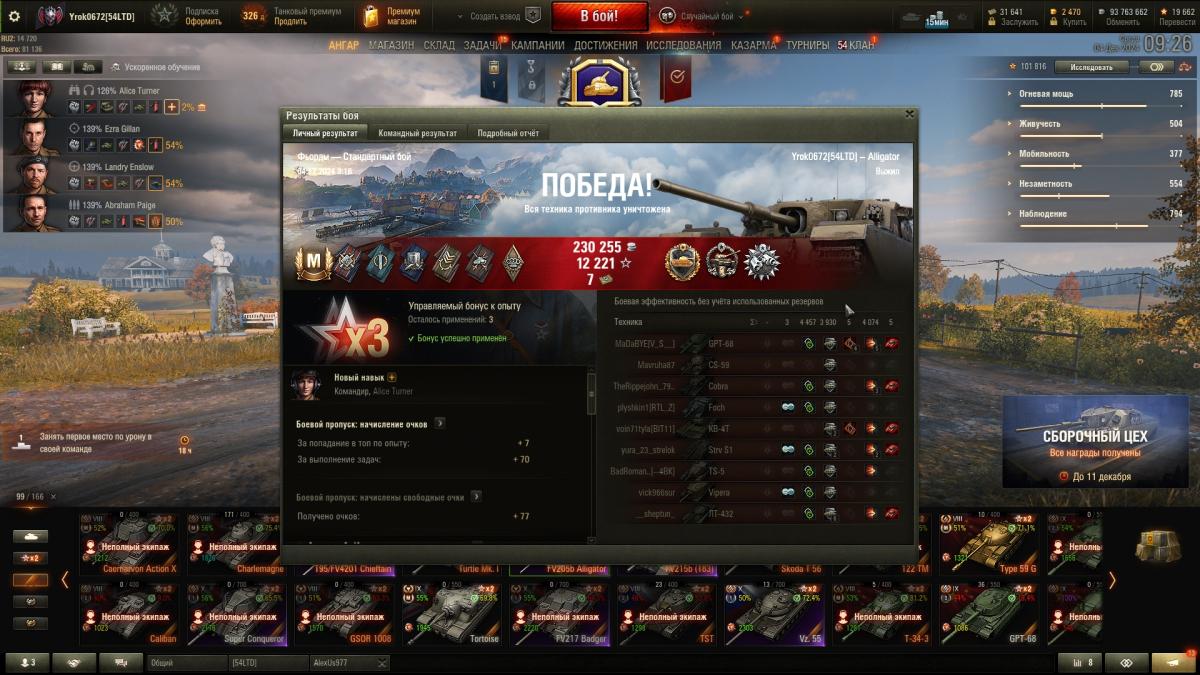Open the МАГАЗИН menu
This screenshot has width=1200, height=675.
(x=391, y=45)
